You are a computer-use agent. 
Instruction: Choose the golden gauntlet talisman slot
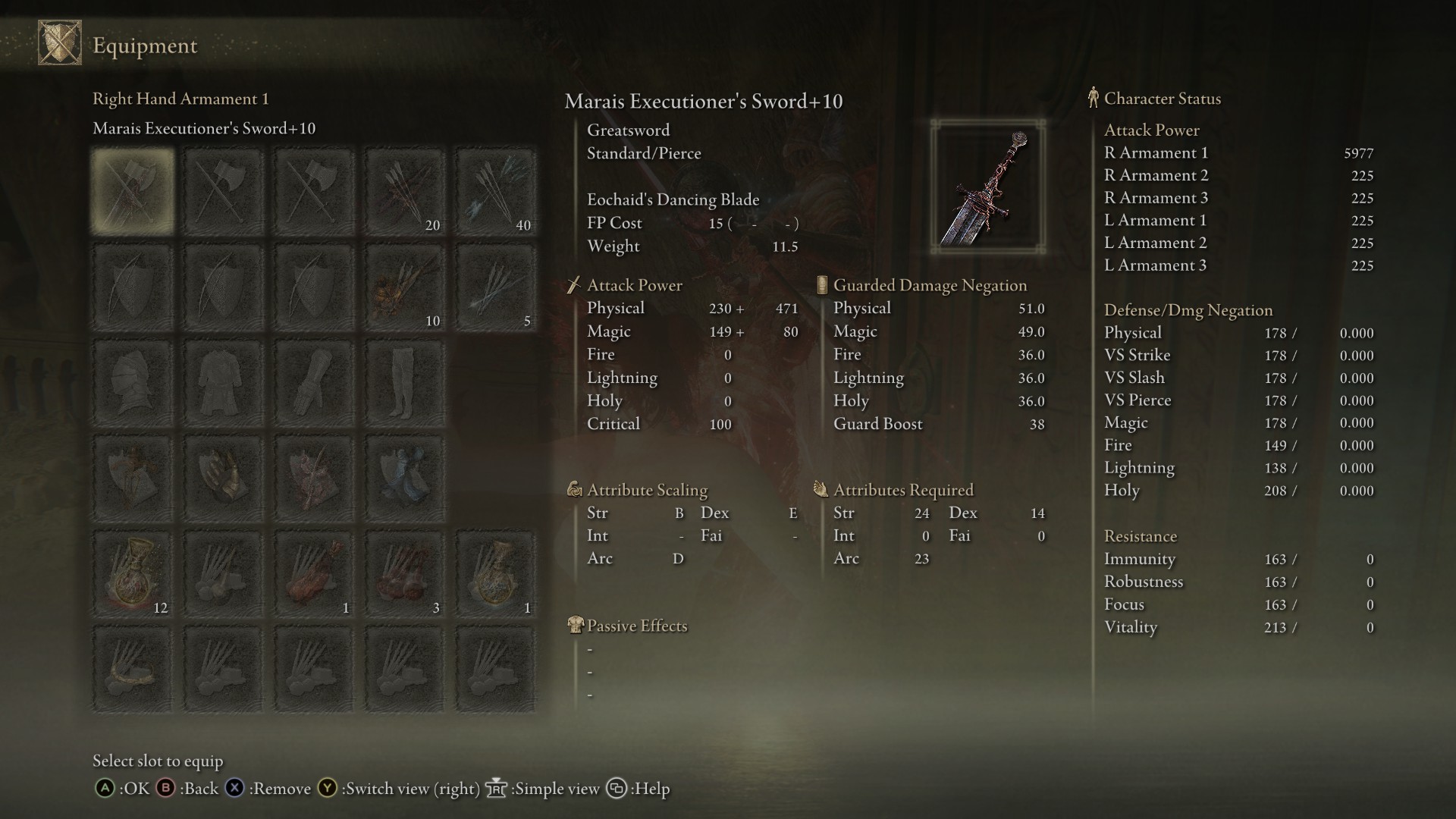[x=224, y=479]
